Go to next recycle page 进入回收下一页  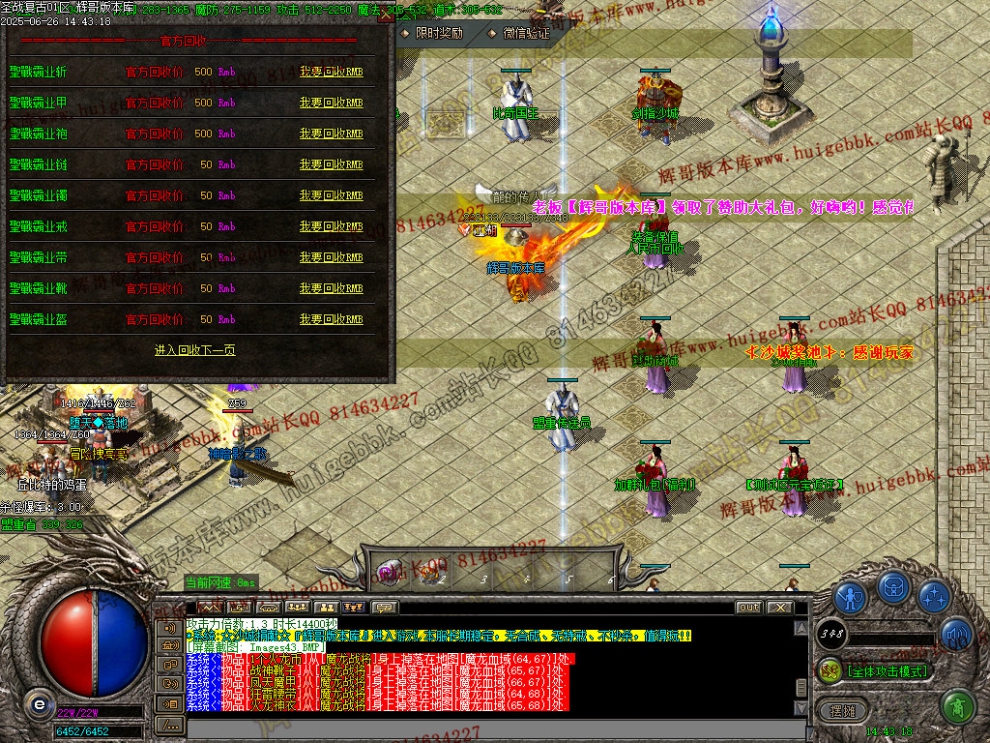tap(195, 350)
